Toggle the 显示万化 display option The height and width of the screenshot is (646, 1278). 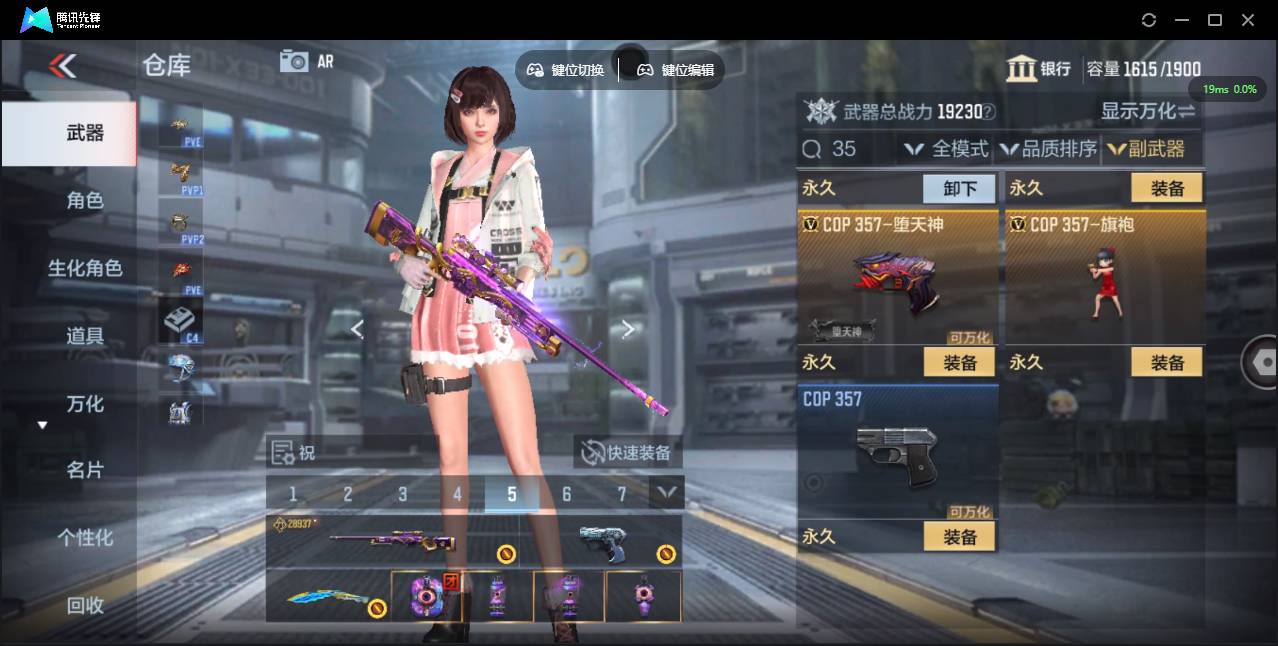coord(1148,111)
